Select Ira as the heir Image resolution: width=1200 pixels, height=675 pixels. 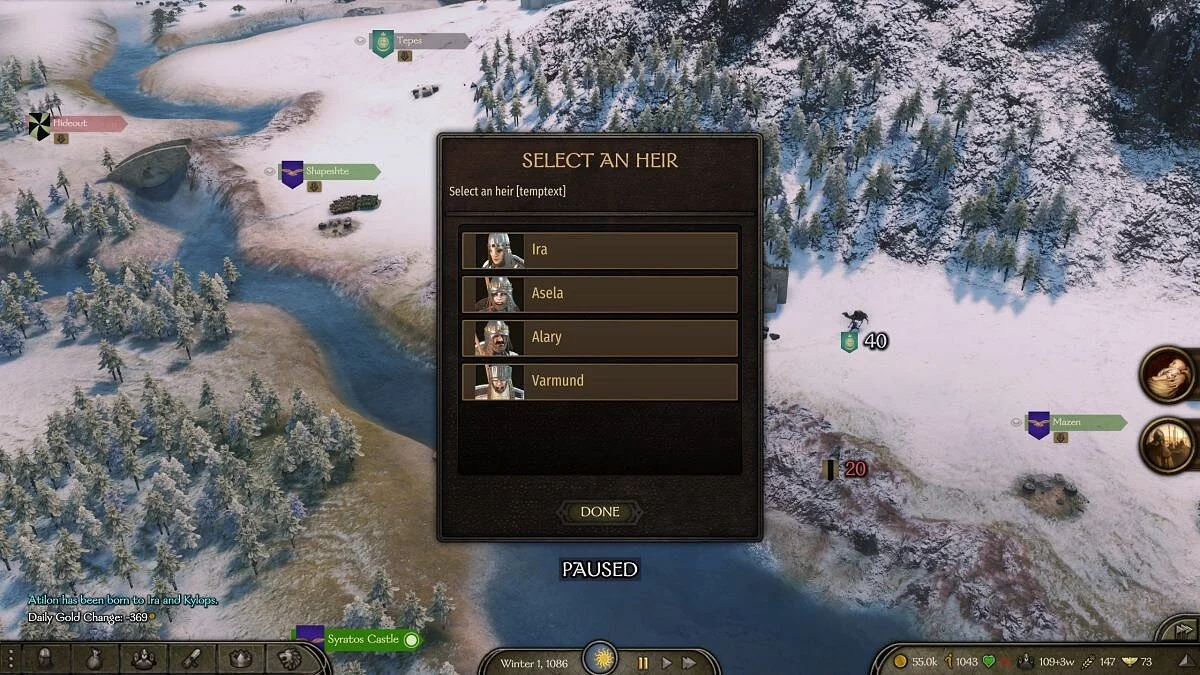click(x=600, y=250)
